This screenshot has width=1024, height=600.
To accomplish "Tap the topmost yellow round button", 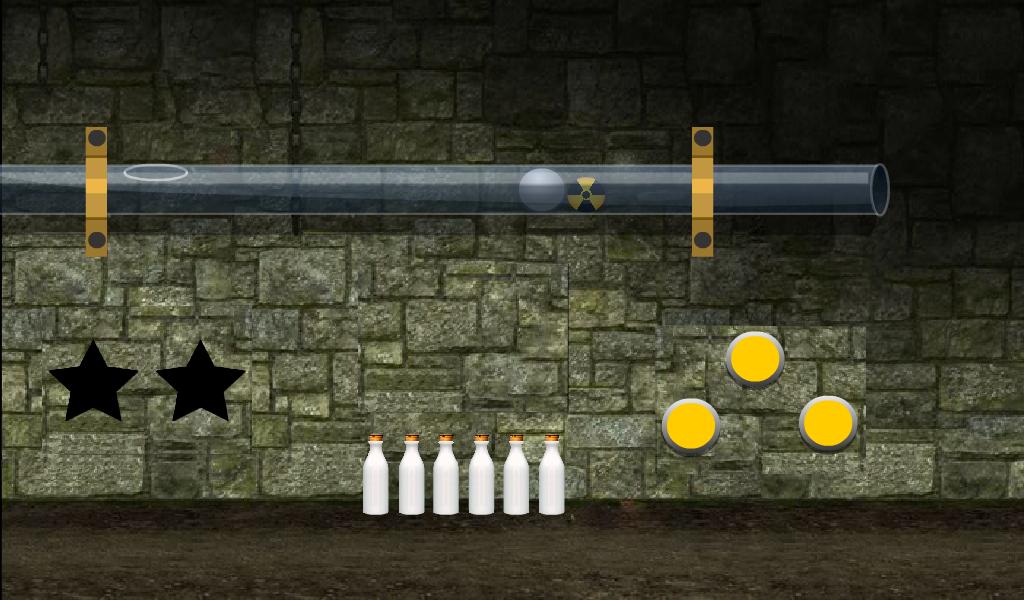I will click(755, 358).
